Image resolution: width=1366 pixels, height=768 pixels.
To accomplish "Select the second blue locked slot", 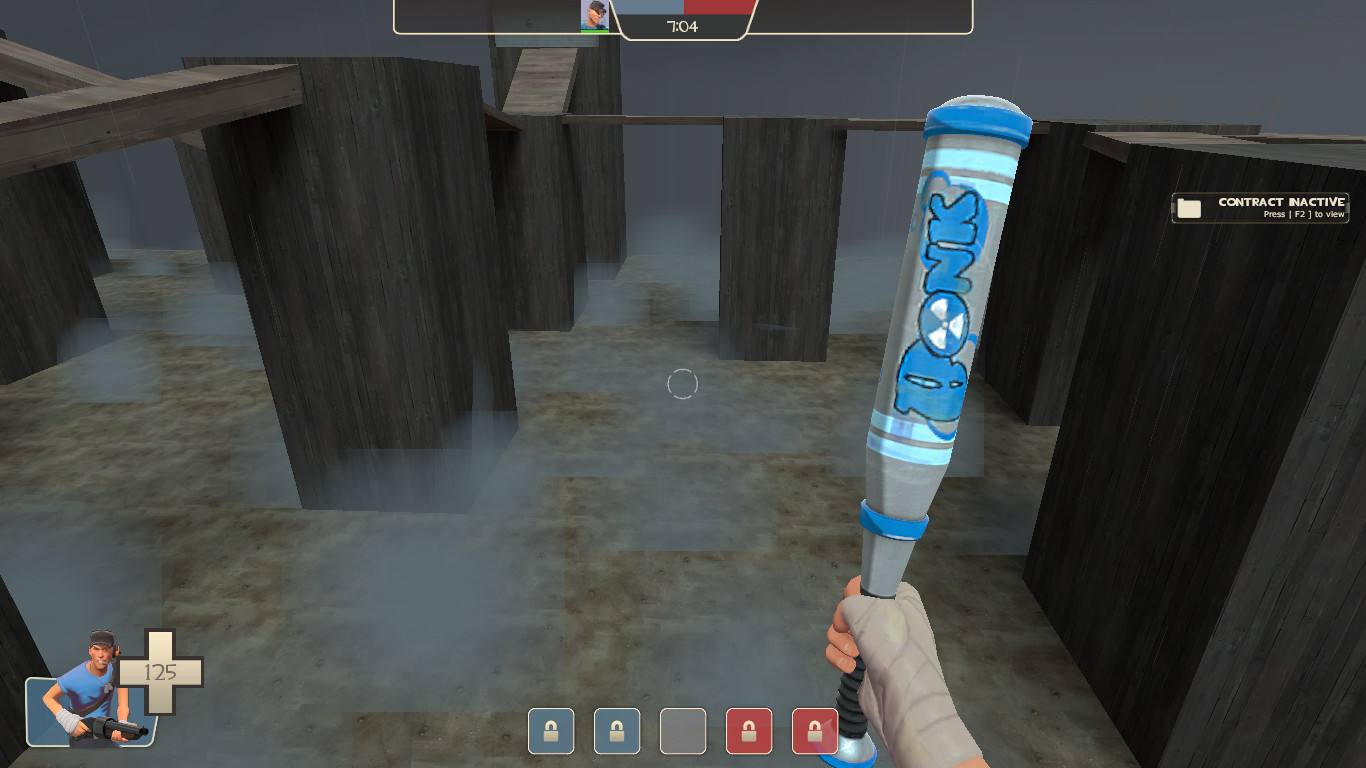I will pos(617,731).
